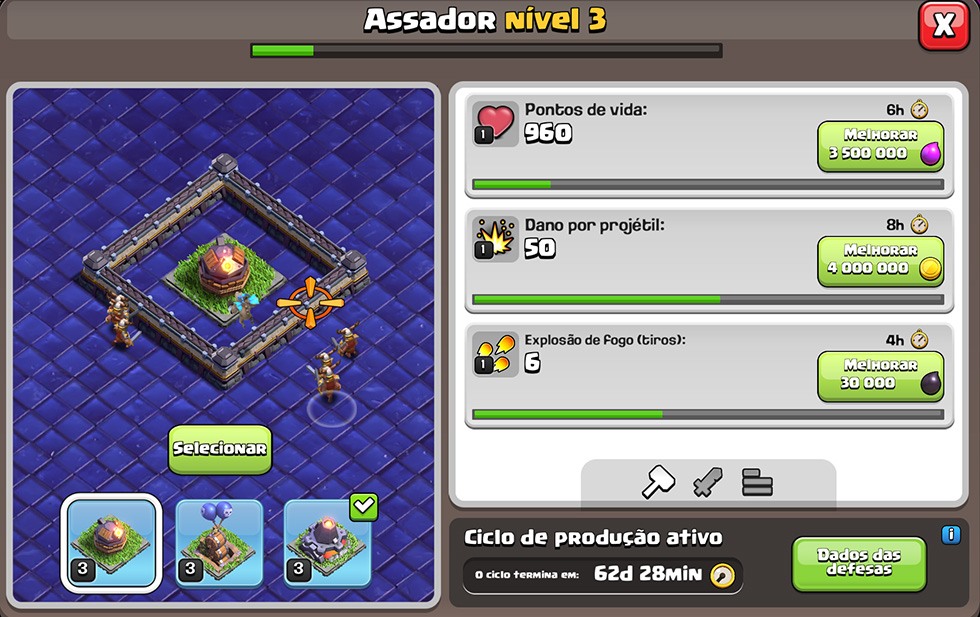Show production cycle info
Image resolution: width=980 pixels, height=617 pixels.
point(950,535)
